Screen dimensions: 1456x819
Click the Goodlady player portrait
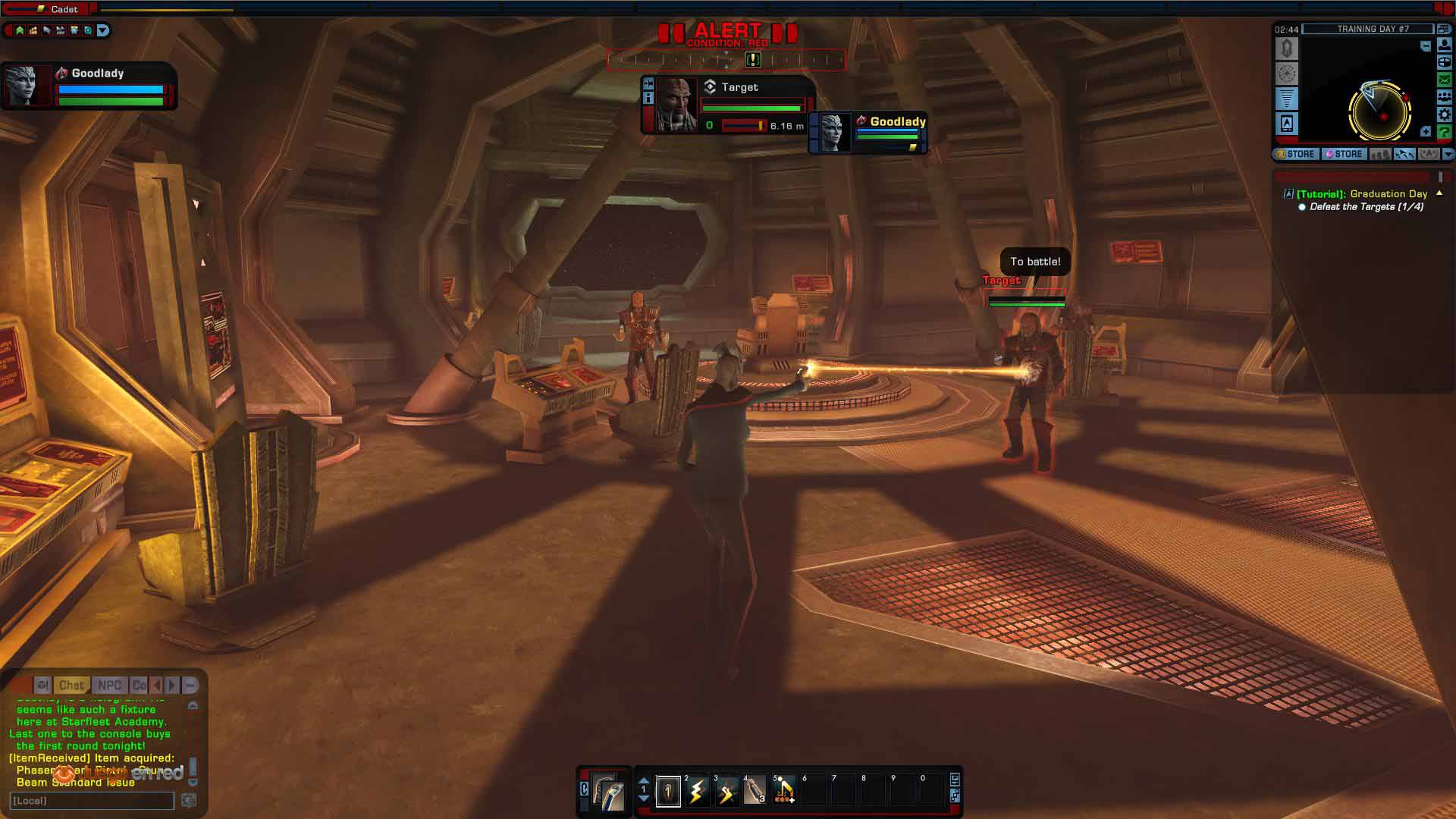pyautogui.click(x=21, y=85)
